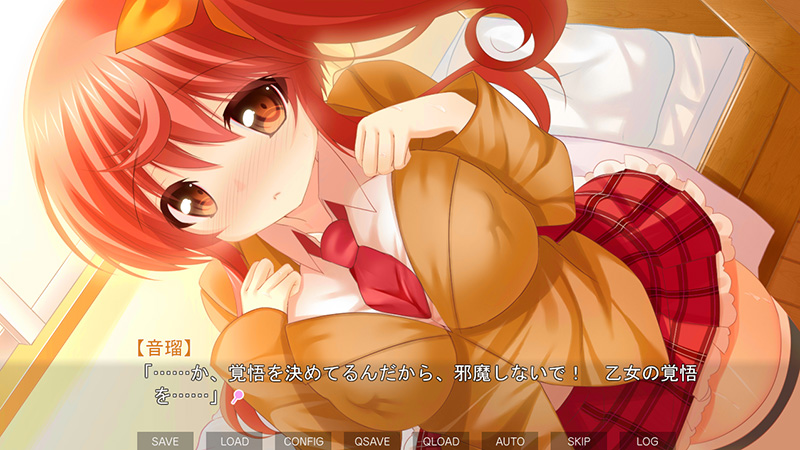Click the SAVE button

(x=165, y=440)
